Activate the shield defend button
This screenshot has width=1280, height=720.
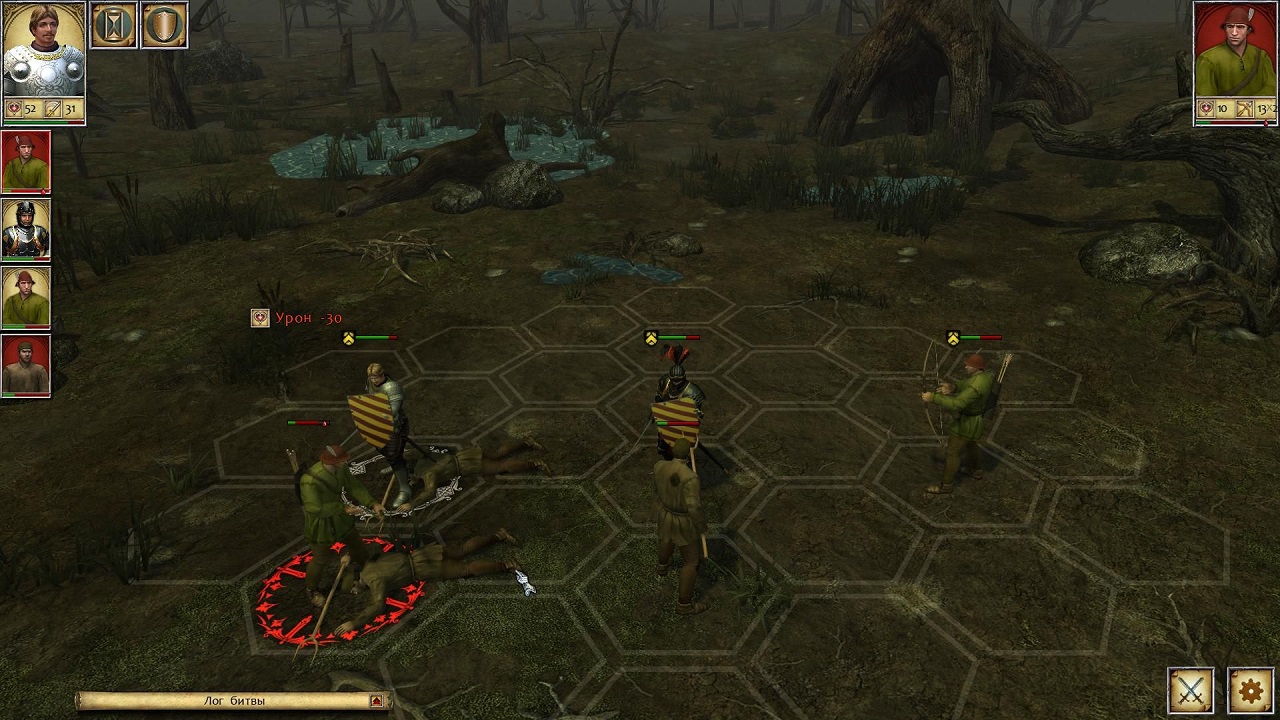click(165, 25)
